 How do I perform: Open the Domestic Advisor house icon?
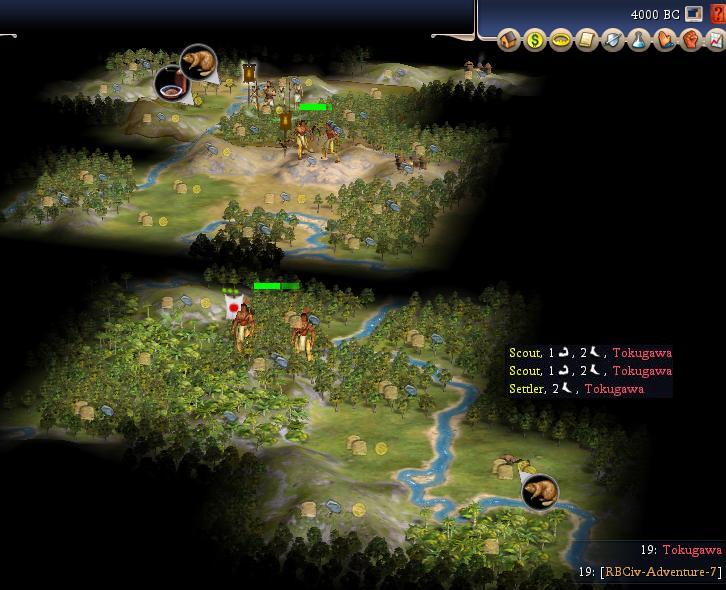click(510, 41)
